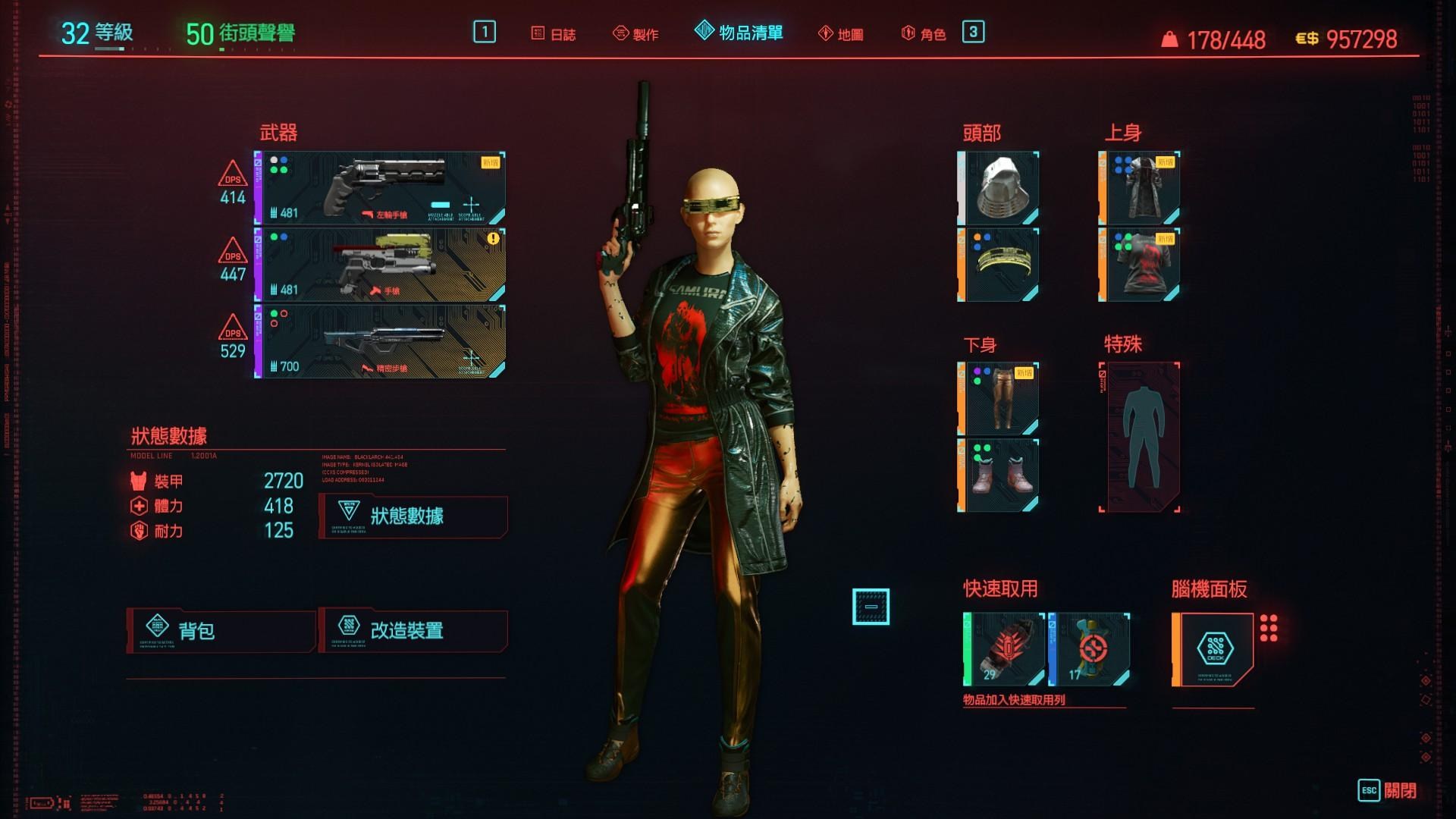Open the 改造裝置 modification button

(x=413, y=630)
